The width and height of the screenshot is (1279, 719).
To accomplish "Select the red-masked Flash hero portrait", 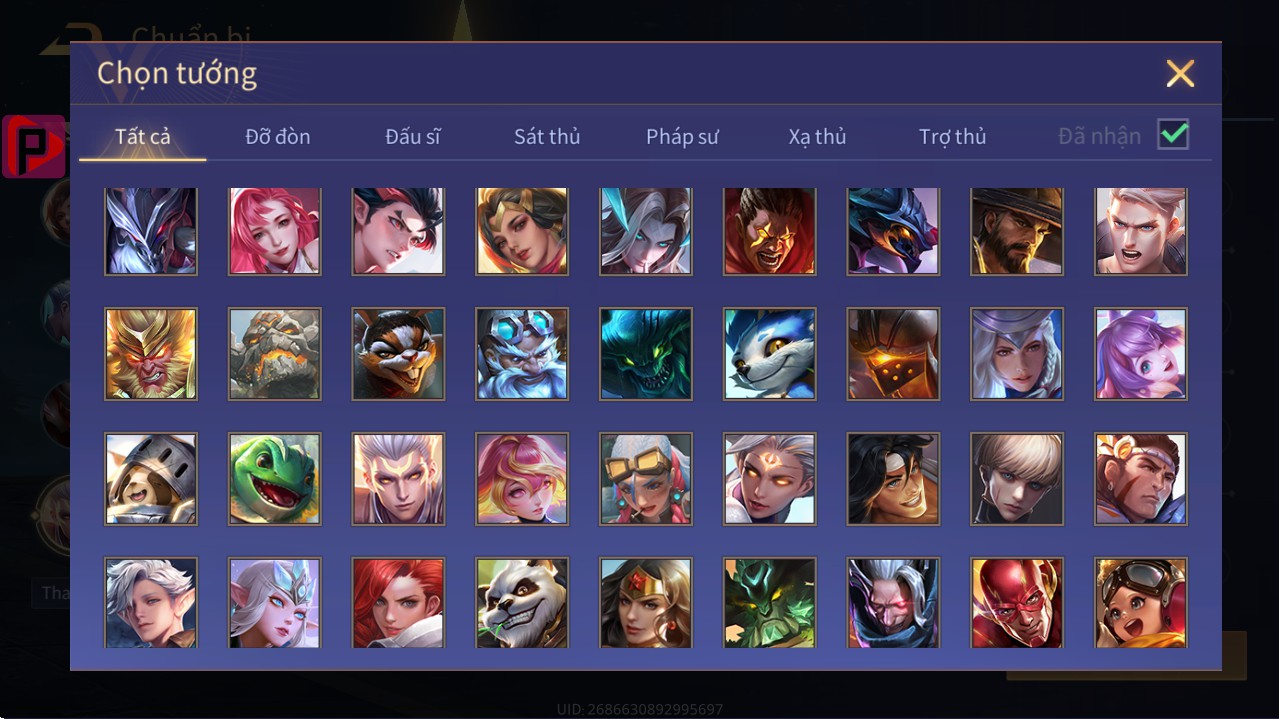I will point(1017,603).
